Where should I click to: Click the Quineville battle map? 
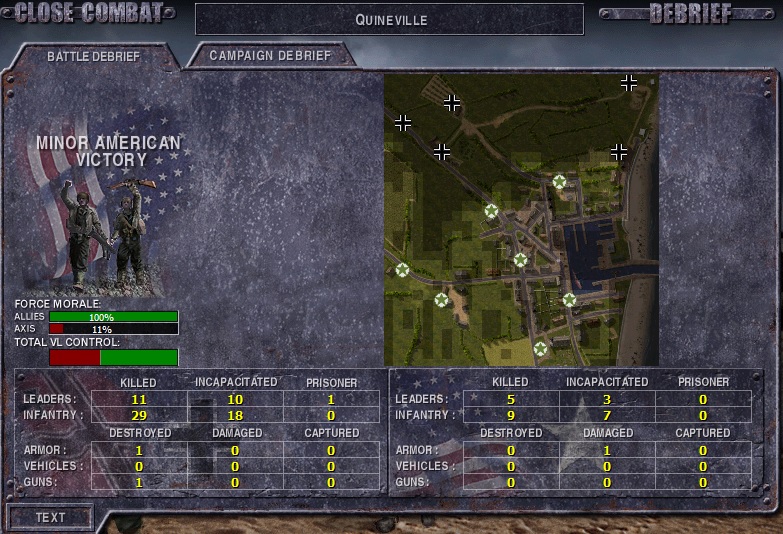(520, 219)
